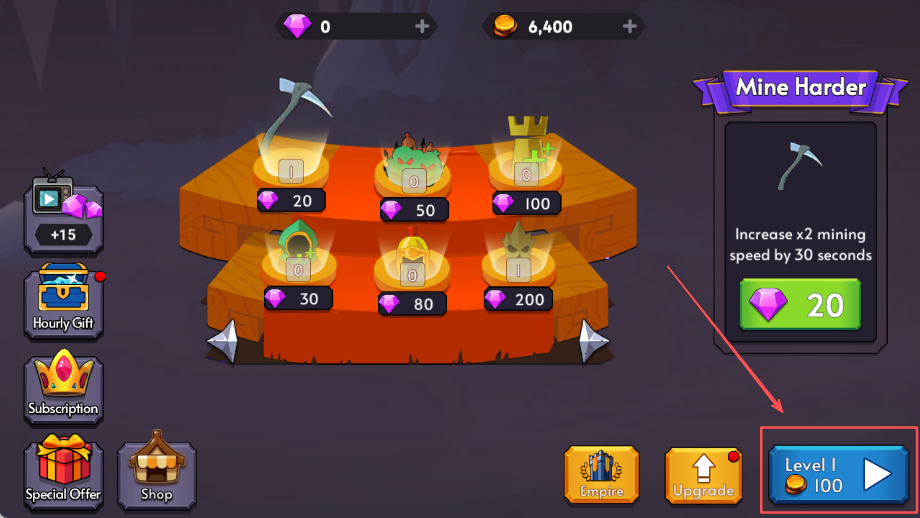Start Level 1 with the play button
920x518 pixels.
click(838, 474)
